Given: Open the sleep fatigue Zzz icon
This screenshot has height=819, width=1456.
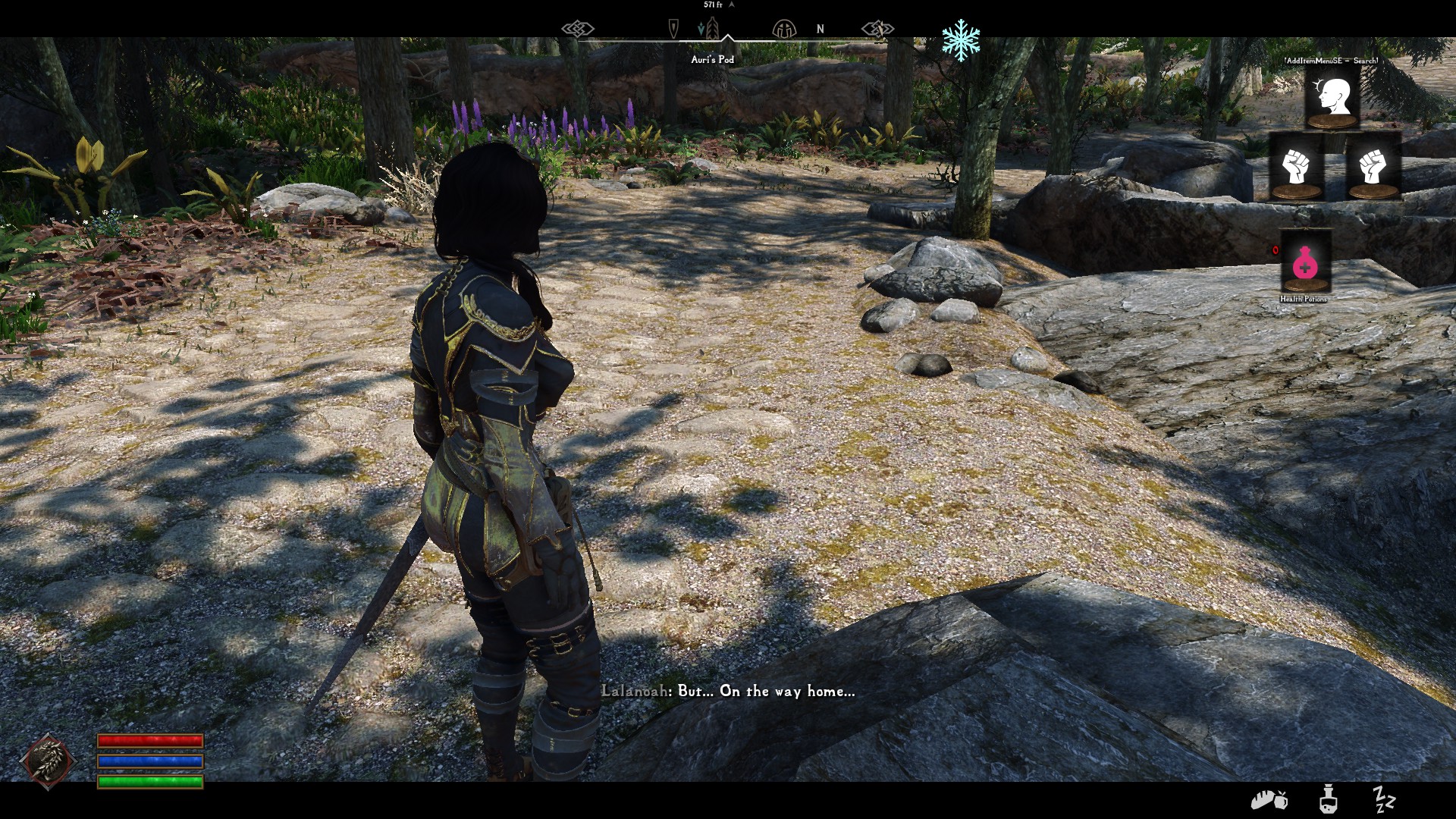Looking at the screenshot, I should [1384, 799].
